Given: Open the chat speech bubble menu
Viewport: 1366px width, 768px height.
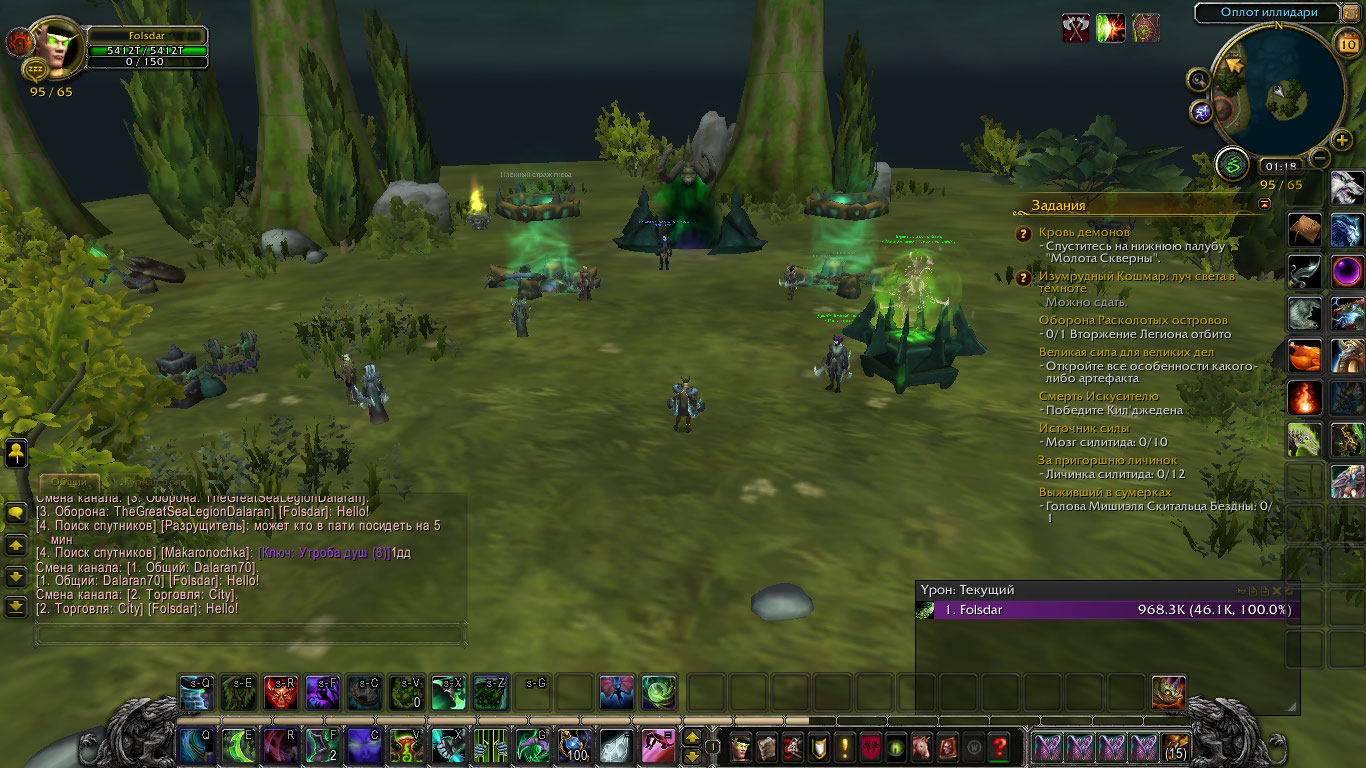Looking at the screenshot, I should (x=16, y=514).
